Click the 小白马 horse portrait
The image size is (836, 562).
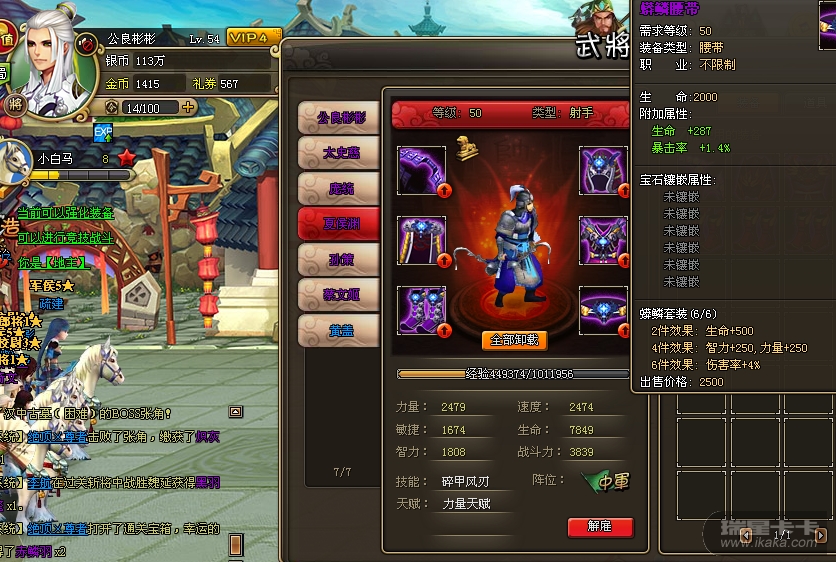[15, 162]
